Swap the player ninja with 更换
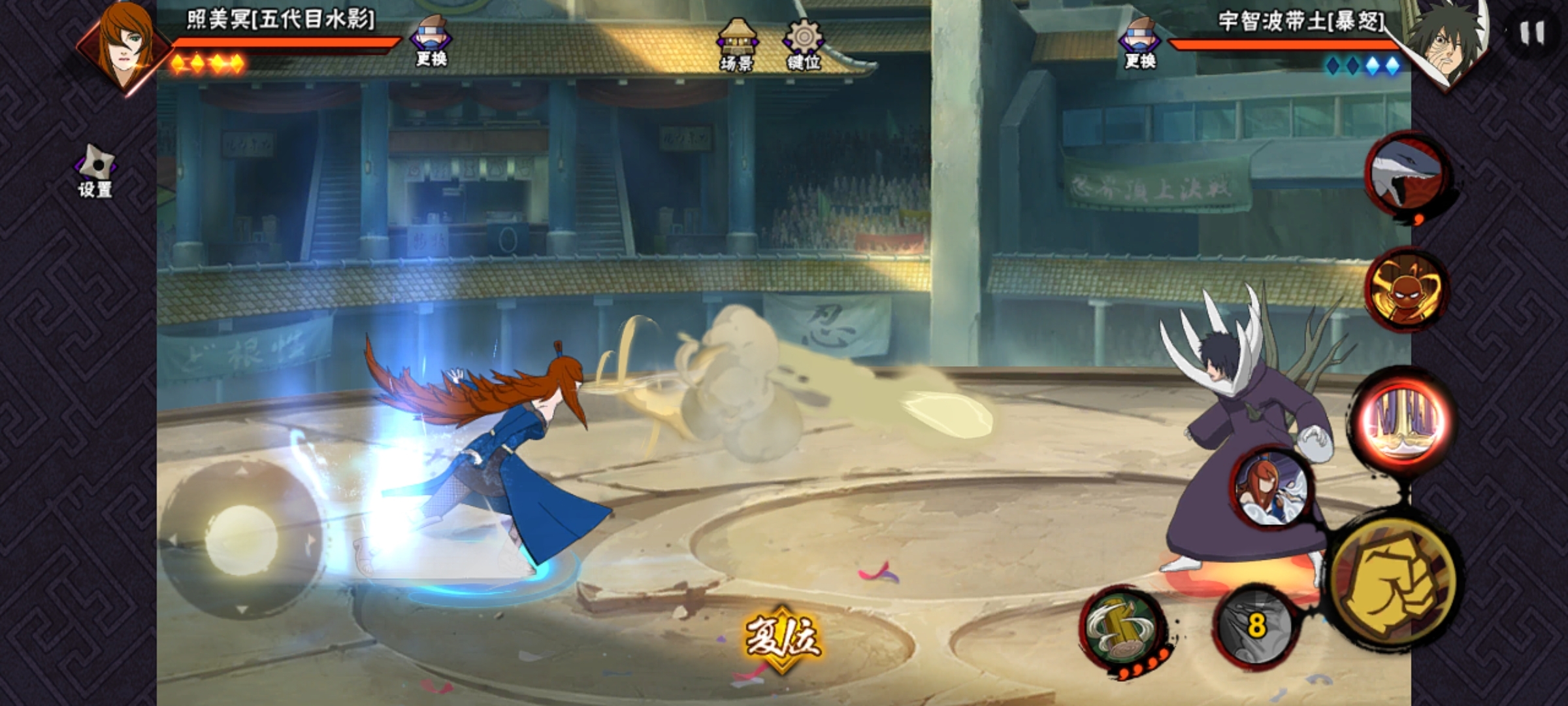 click(431, 41)
